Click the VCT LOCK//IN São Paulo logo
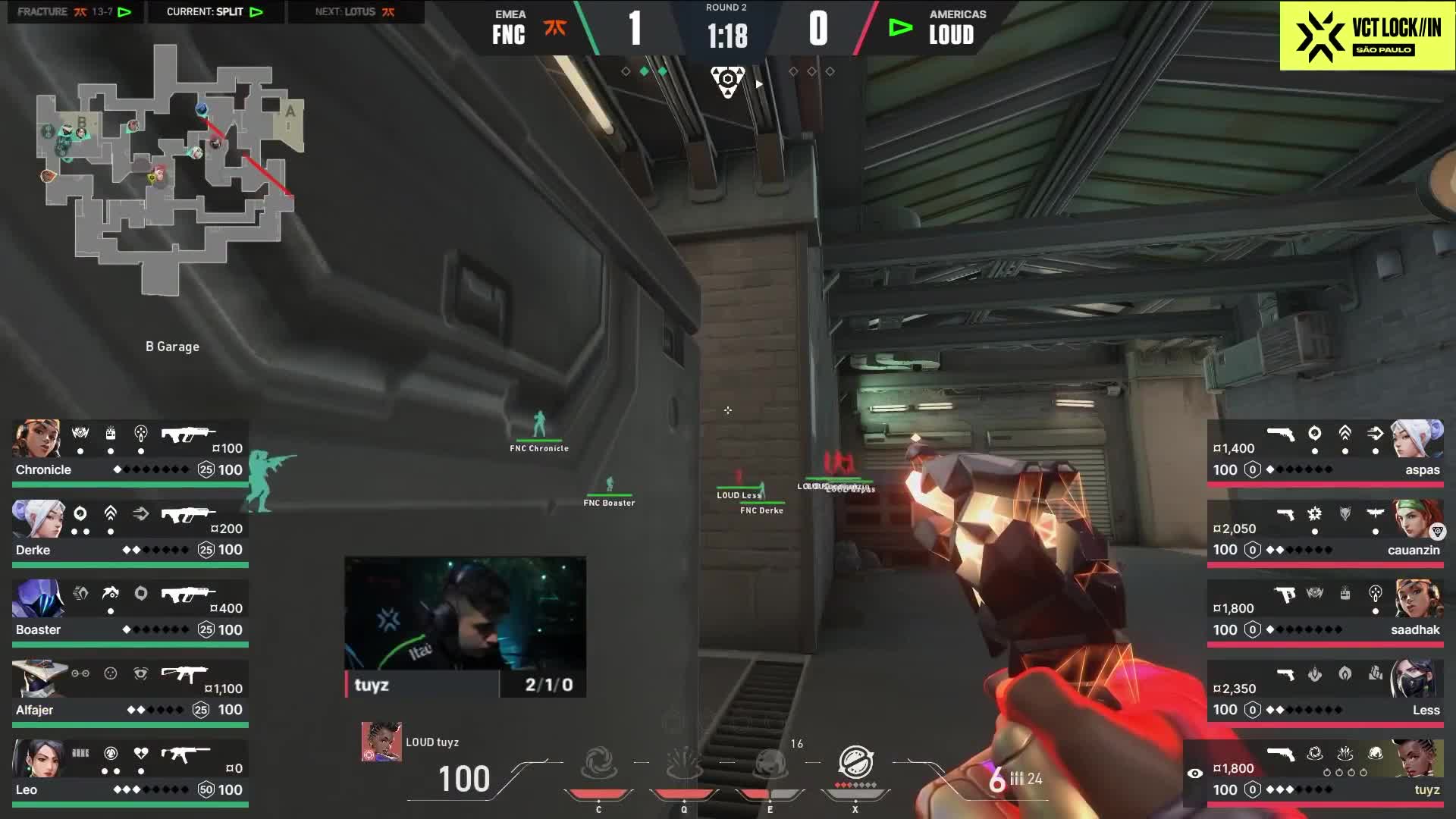 (1367, 36)
